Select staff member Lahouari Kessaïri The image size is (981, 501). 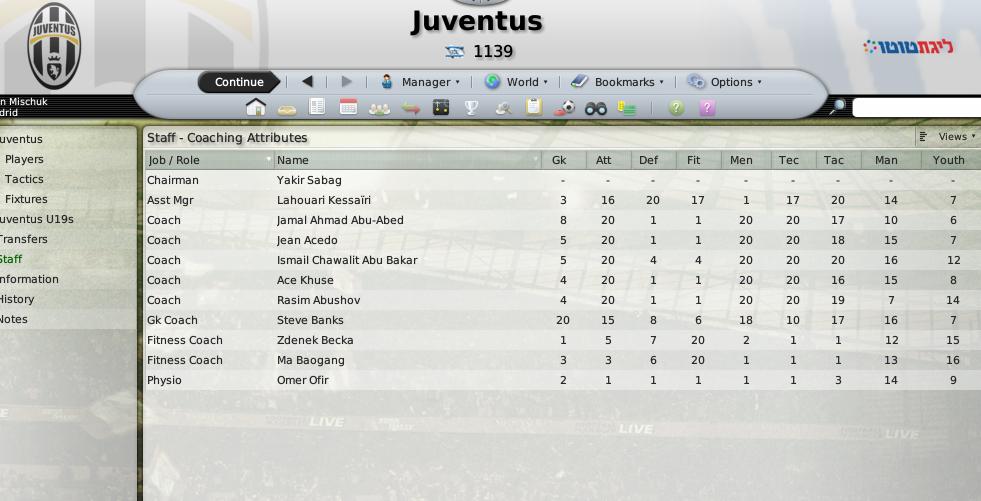323,200
